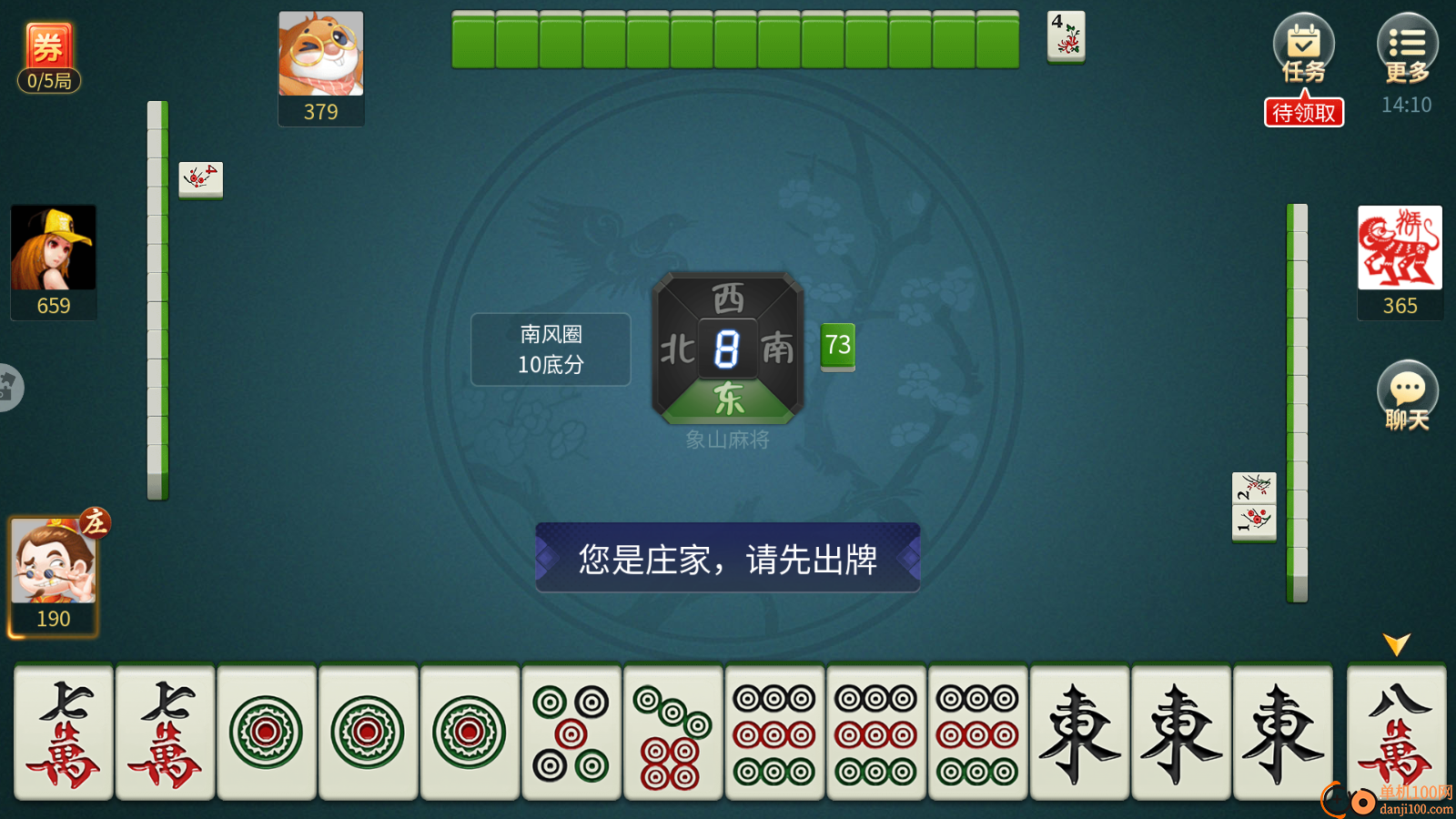The image size is (1456, 819).
Task: Click the puzzle-piece floating icon on left edge
Action: click(7, 387)
